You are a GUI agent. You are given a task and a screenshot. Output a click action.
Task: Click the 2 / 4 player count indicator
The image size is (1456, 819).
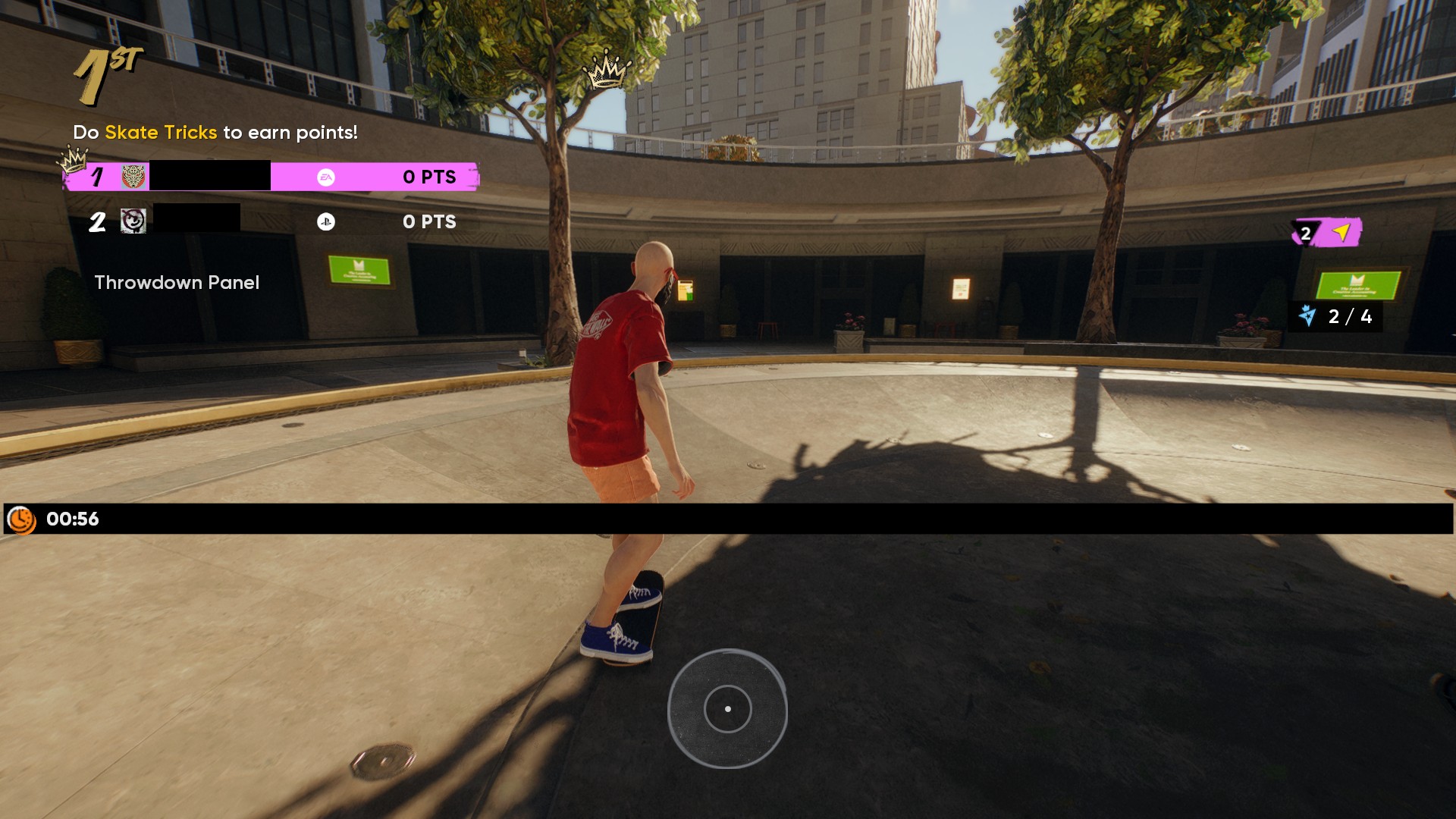pos(1335,316)
